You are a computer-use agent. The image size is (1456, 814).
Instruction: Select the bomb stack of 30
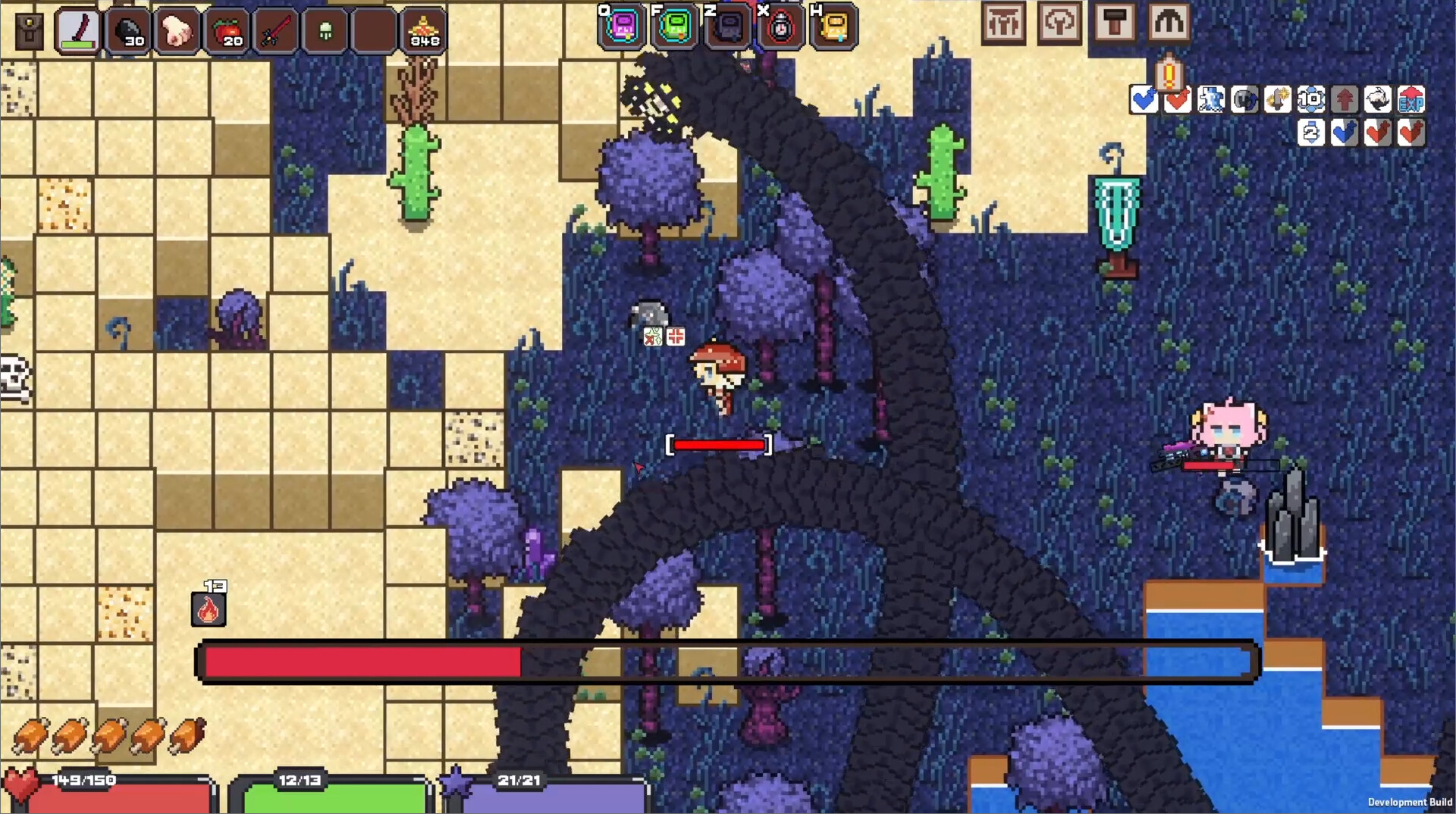point(129,30)
